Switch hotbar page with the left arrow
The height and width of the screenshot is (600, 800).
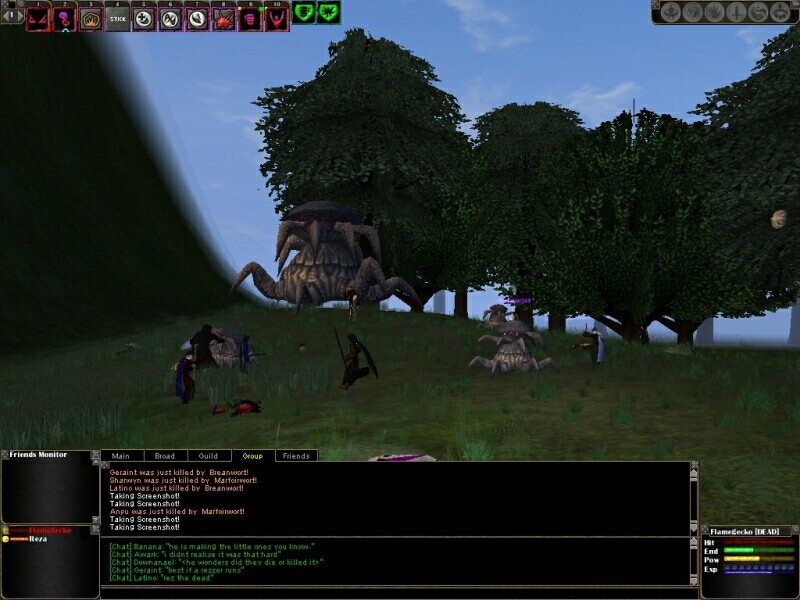coord(6,16)
